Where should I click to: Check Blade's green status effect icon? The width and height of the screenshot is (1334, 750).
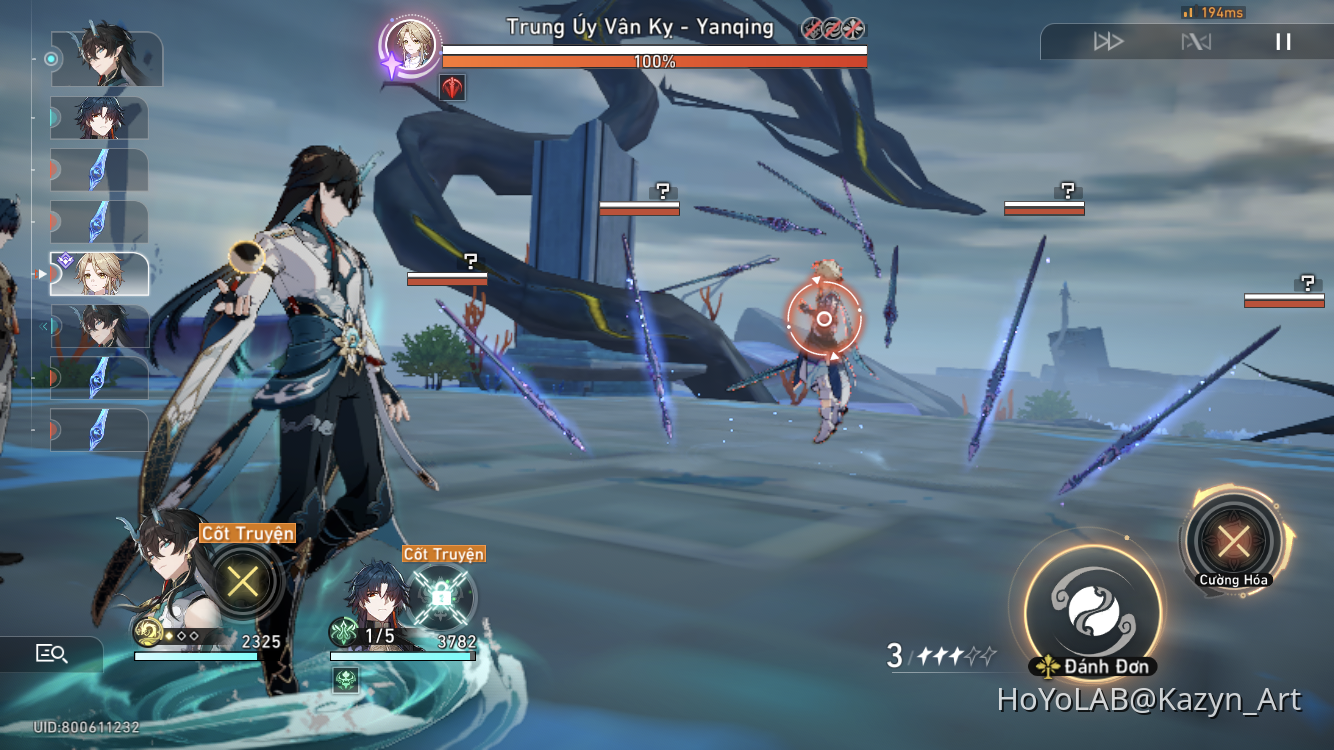tap(346, 680)
